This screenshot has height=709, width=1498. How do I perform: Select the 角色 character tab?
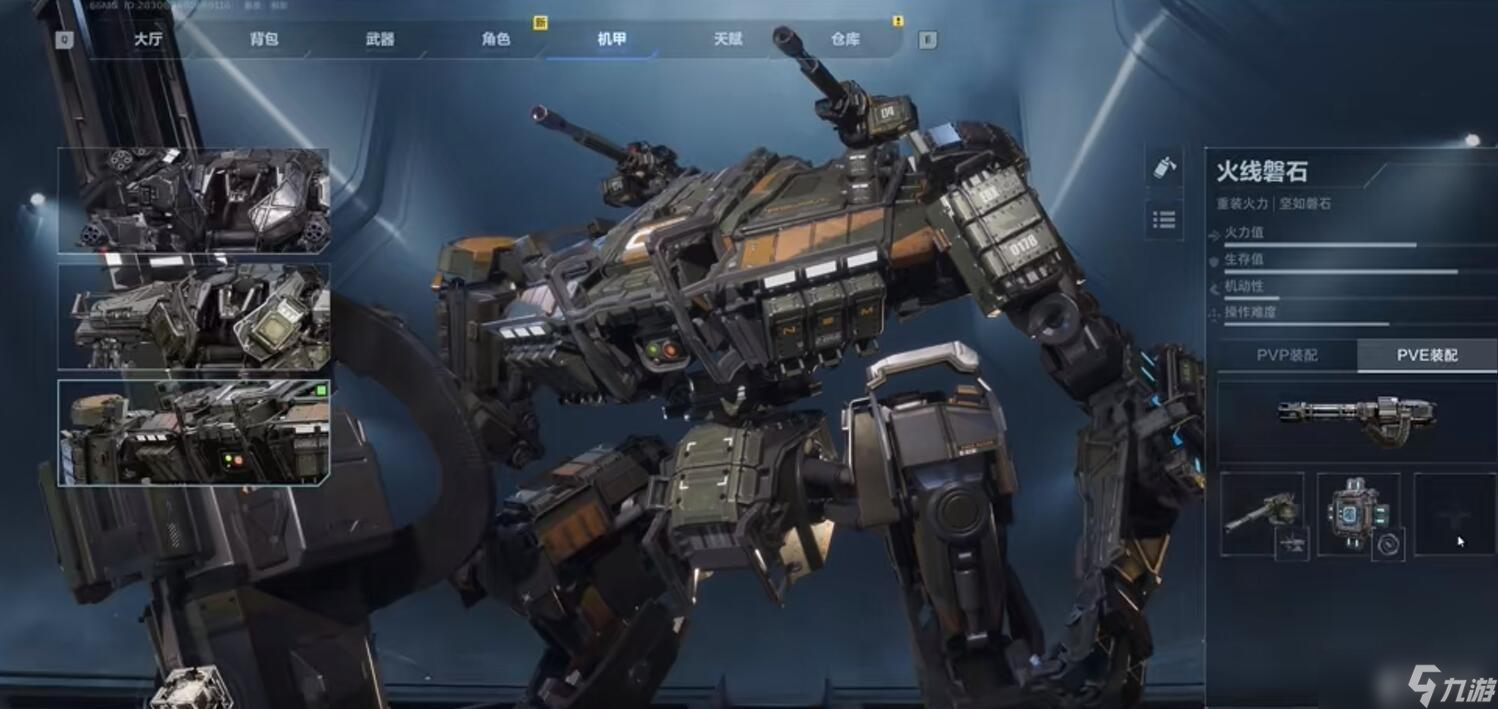[x=496, y=40]
